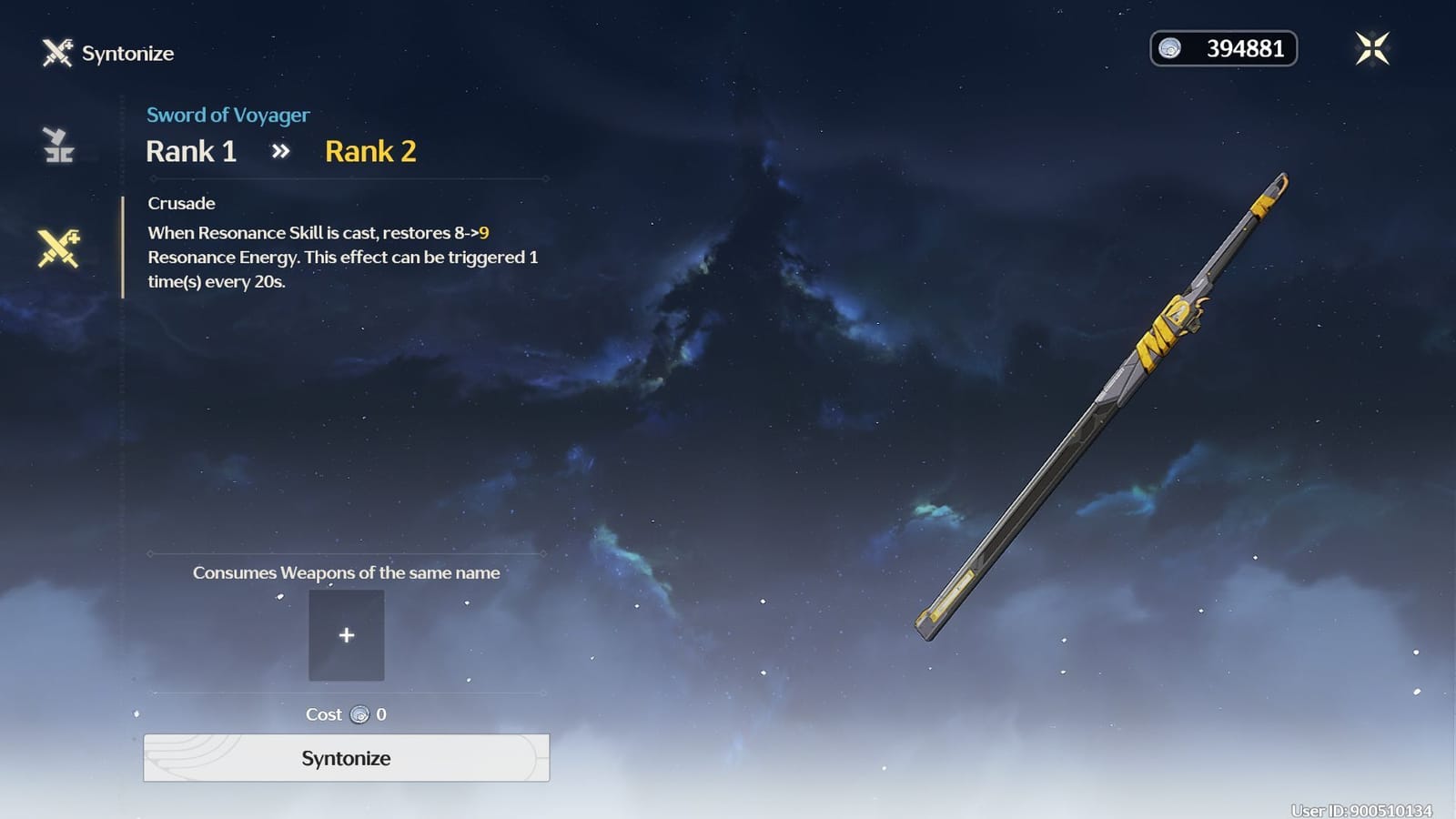Click the Sword of Voyager name

227,115
